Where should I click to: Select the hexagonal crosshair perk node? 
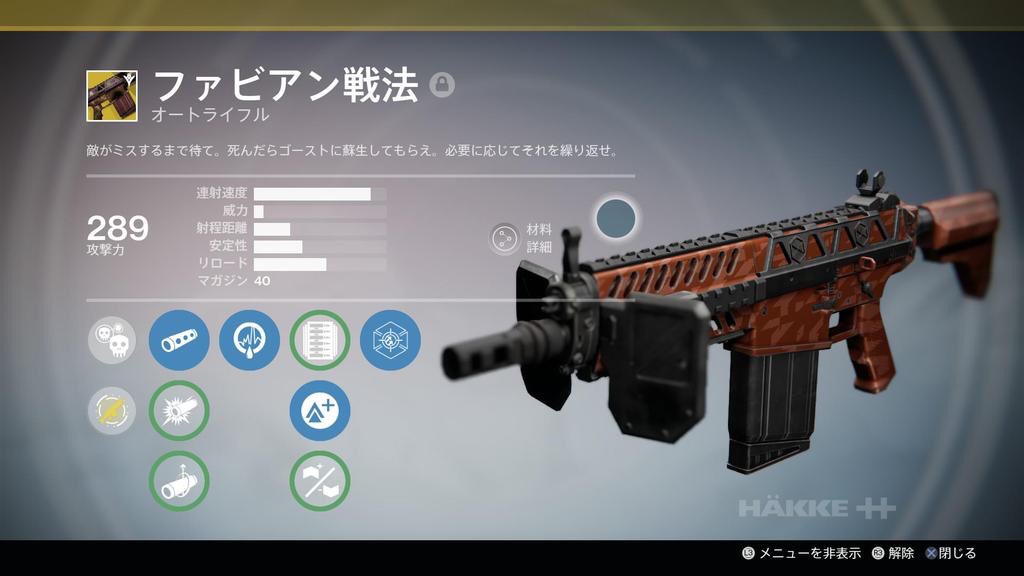[390, 340]
